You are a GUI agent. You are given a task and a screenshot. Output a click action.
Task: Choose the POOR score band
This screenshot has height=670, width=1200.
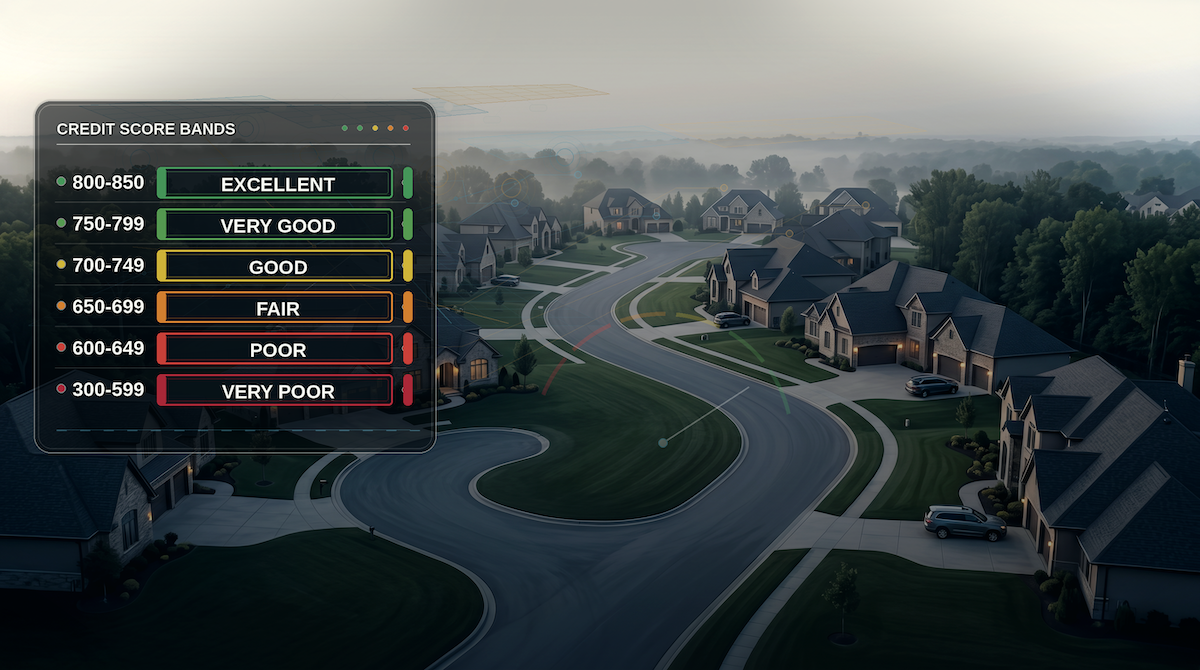(x=275, y=349)
